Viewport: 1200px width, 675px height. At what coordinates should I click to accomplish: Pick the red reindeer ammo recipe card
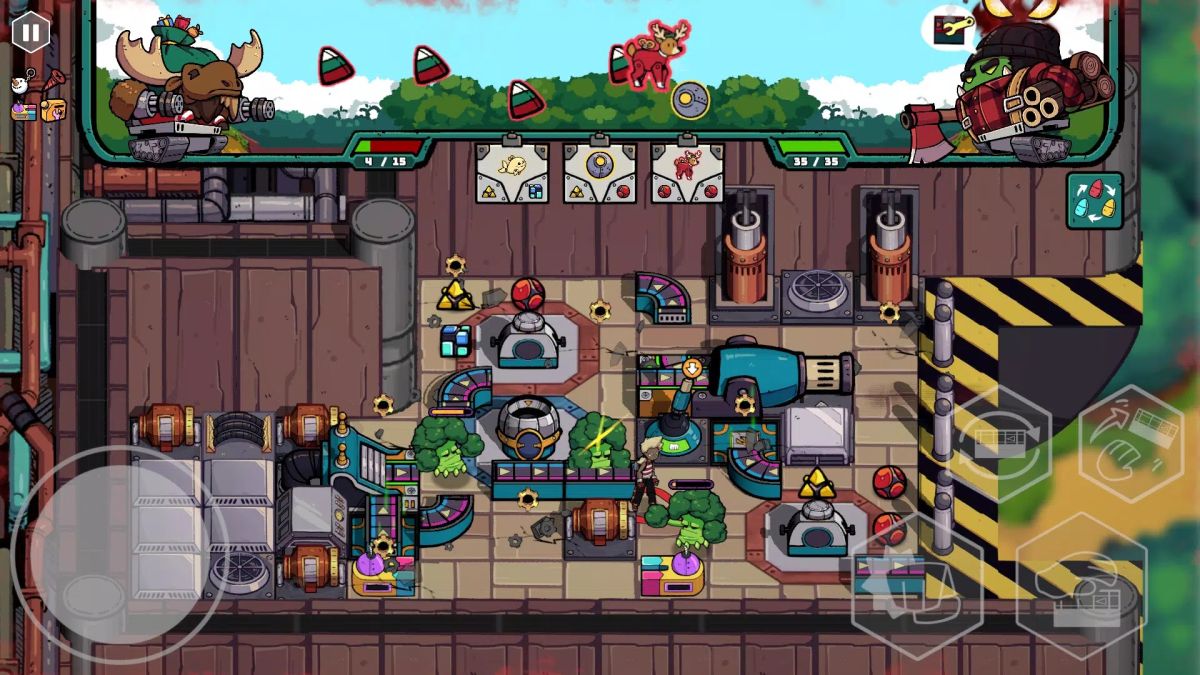[x=687, y=170]
